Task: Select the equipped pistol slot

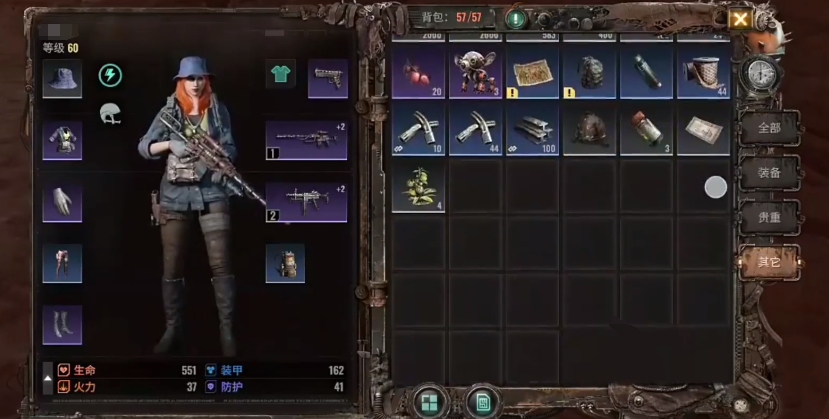Action: (x=327, y=78)
